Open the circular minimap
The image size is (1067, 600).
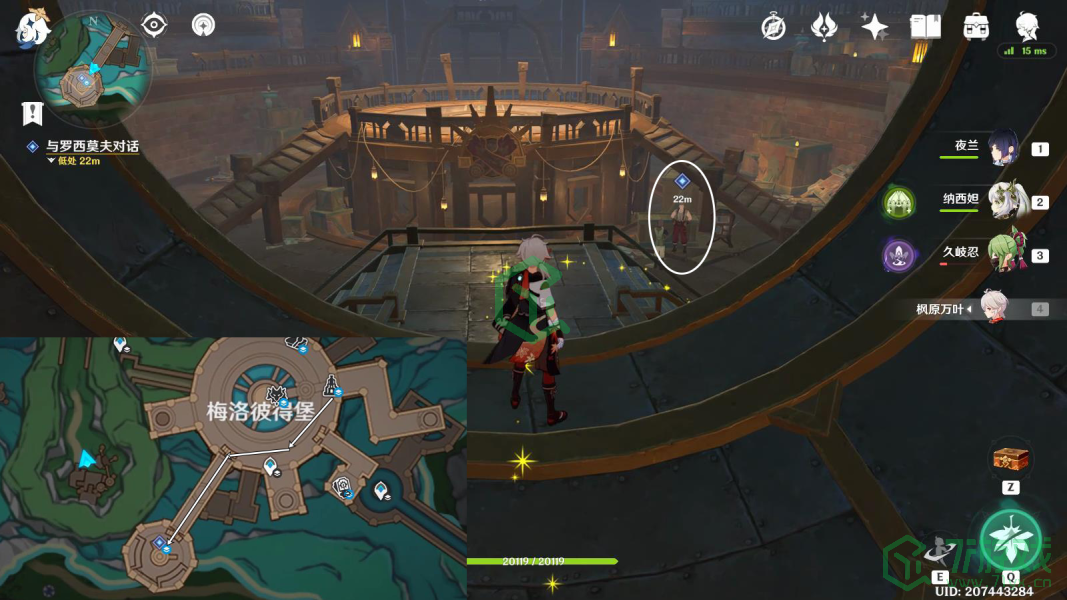tap(92, 68)
